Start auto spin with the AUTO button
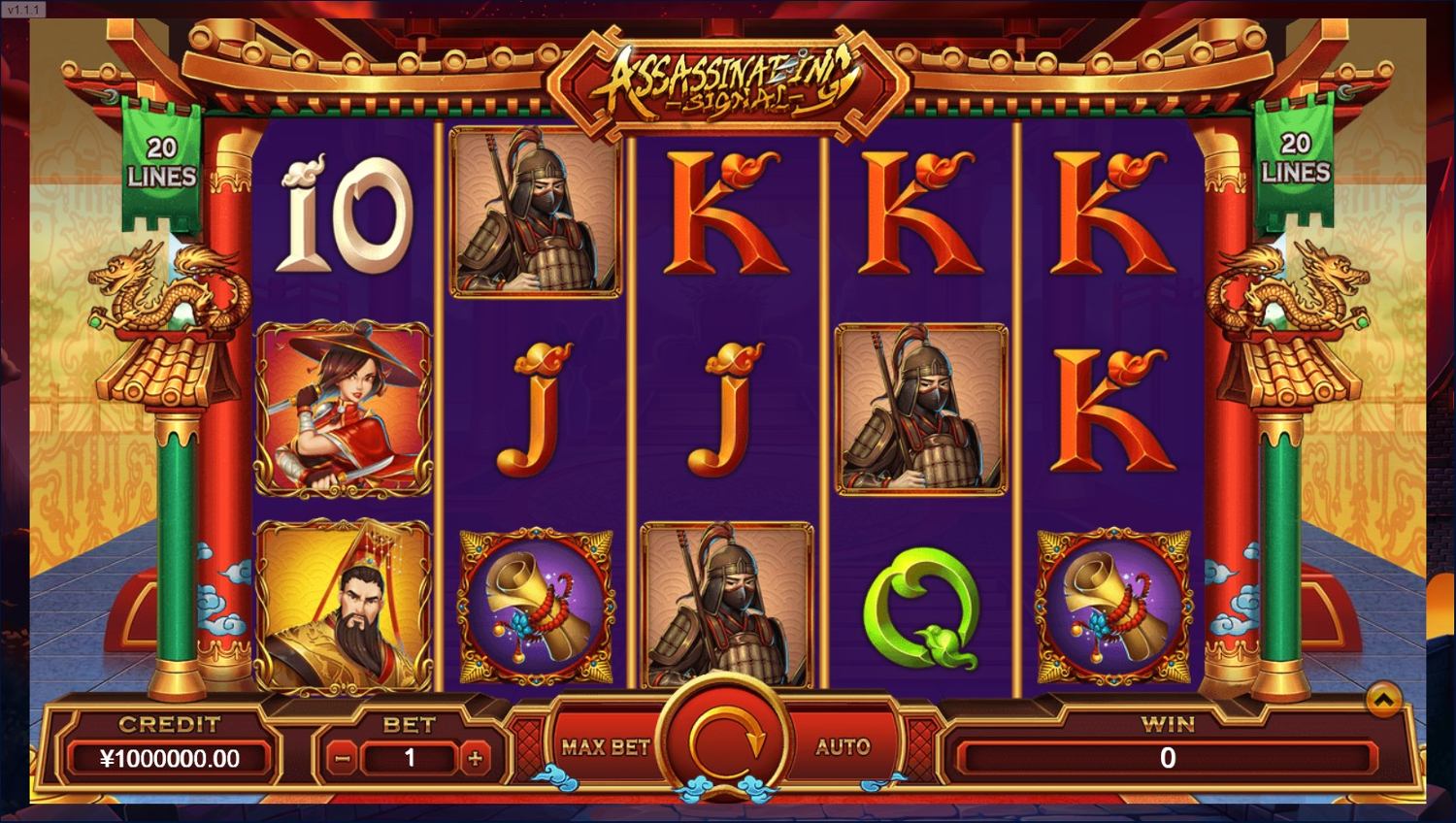 point(842,746)
